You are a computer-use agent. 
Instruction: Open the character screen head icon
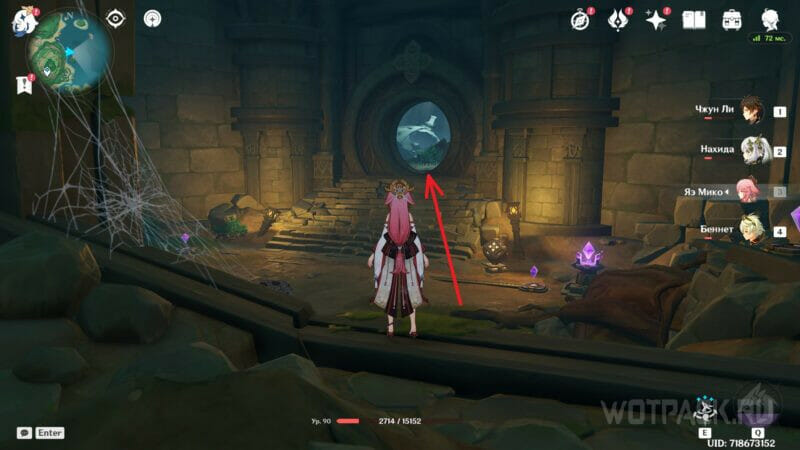pyautogui.click(x=770, y=19)
